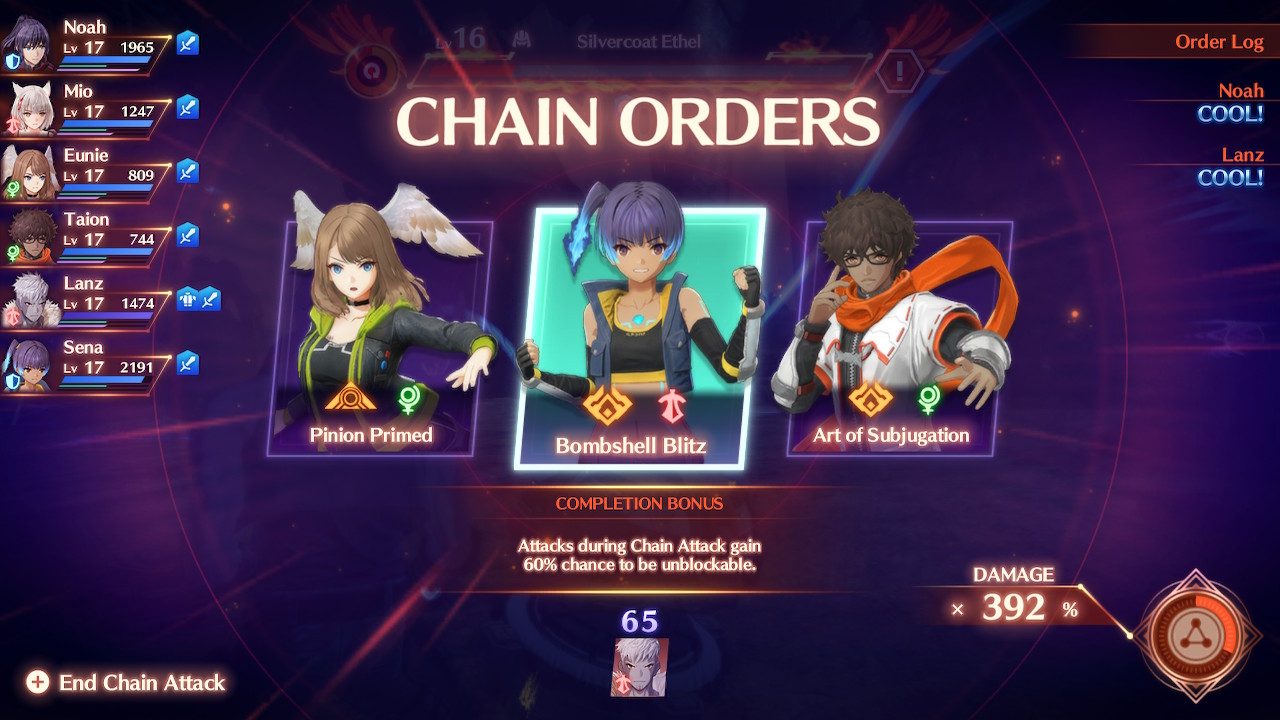1280x720 pixels.
Task: Click the Lanz portrait with 65 points
Action: 639,667
